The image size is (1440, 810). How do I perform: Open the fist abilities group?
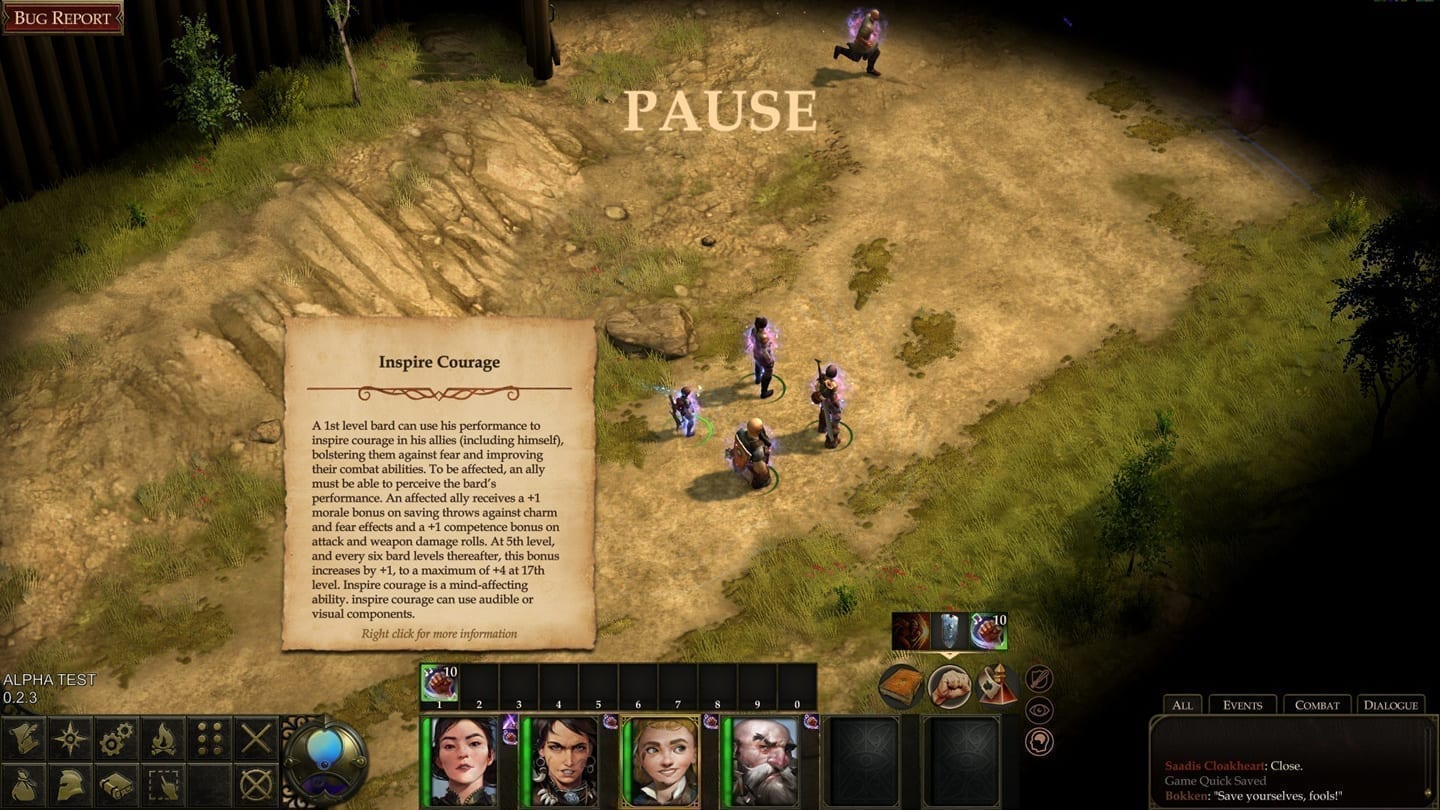coord(950,686)
